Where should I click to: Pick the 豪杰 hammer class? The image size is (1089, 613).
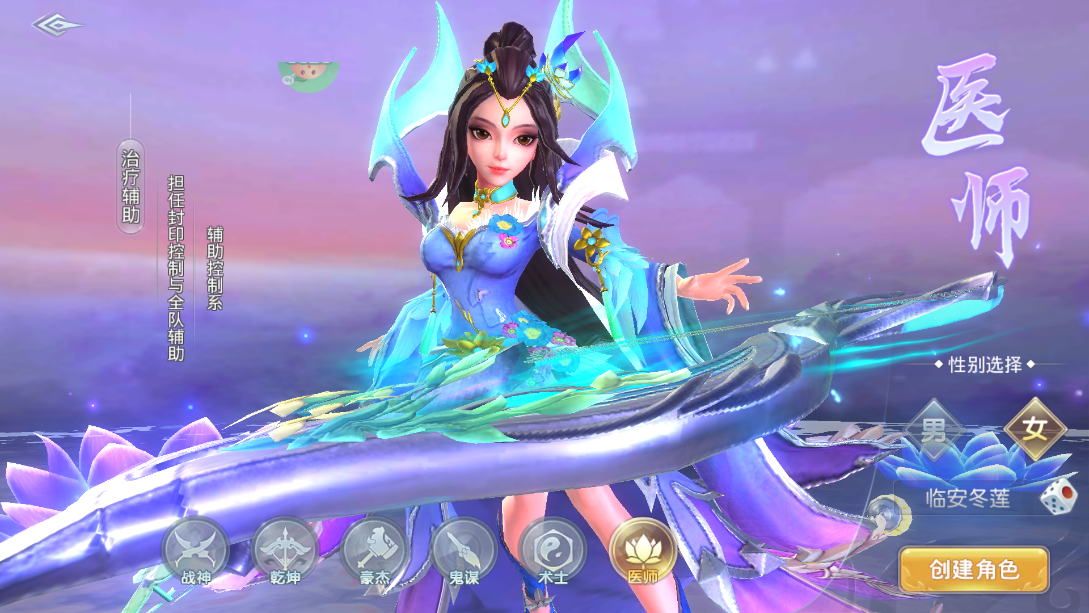click(374, 551)
